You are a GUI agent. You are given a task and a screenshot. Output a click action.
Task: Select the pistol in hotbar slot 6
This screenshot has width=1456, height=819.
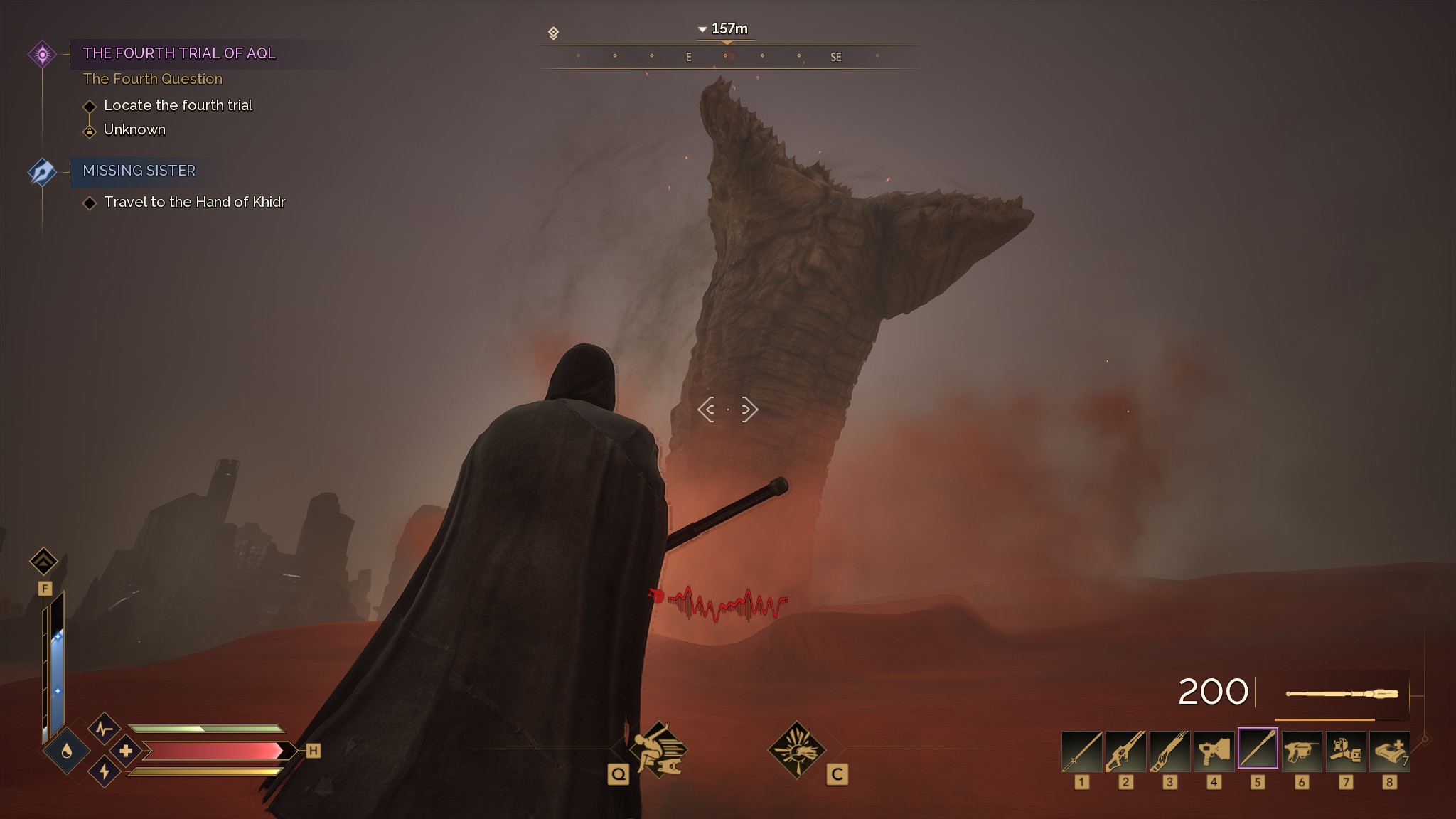[1302, 751]
